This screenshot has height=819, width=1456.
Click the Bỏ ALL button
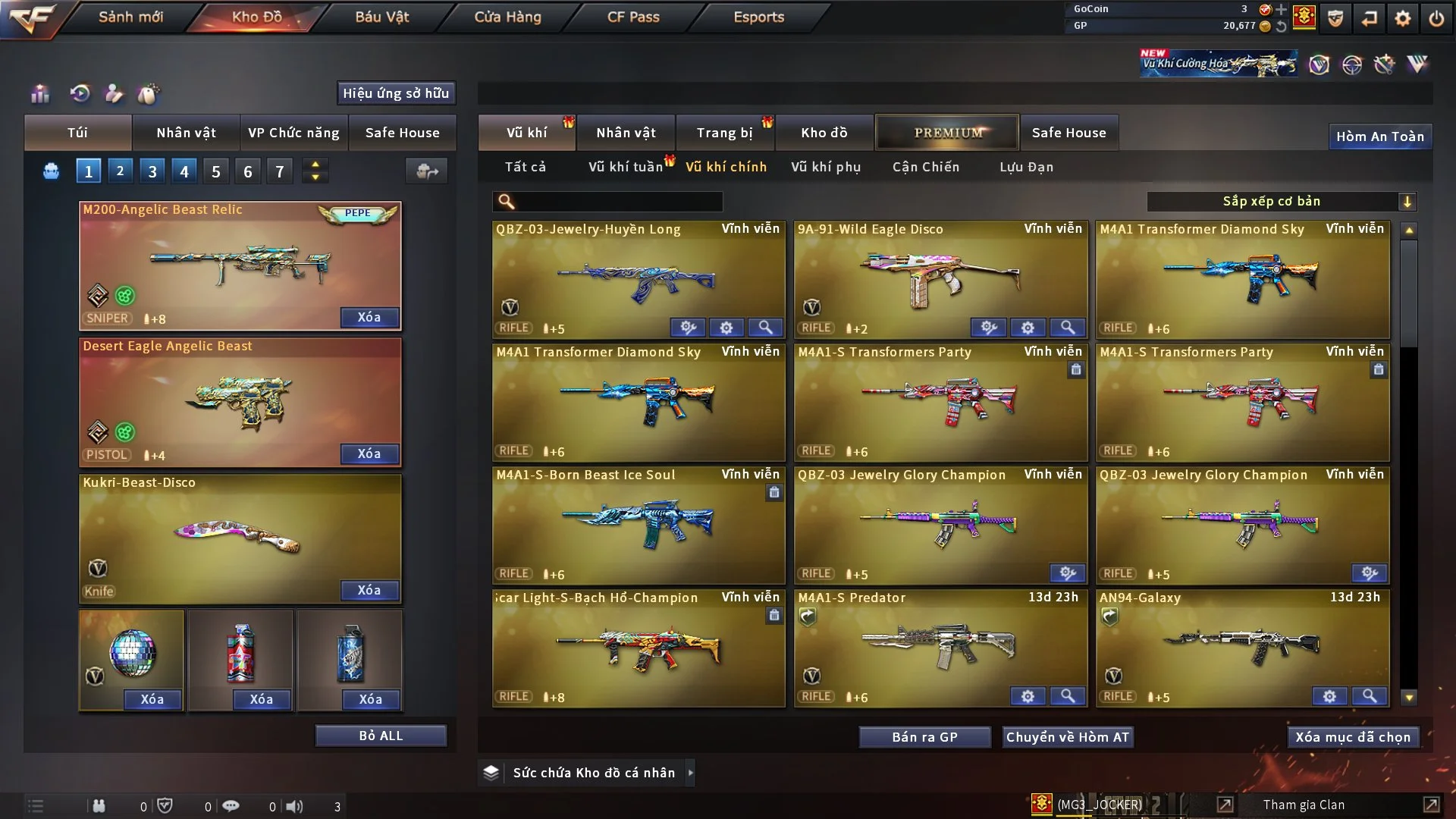pos(381,736)
